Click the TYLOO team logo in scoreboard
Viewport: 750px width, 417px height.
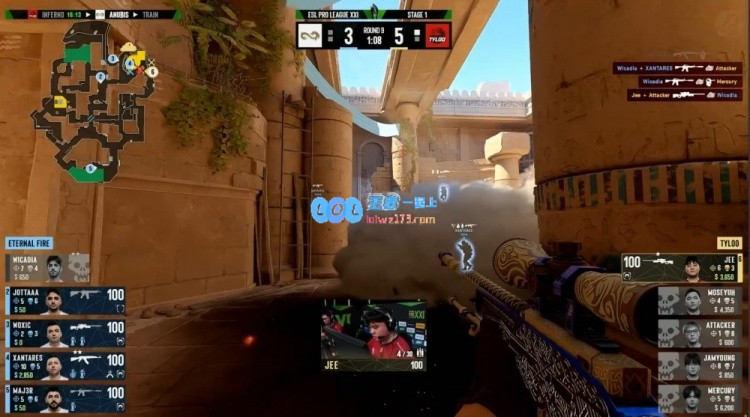tap(438, 36)
